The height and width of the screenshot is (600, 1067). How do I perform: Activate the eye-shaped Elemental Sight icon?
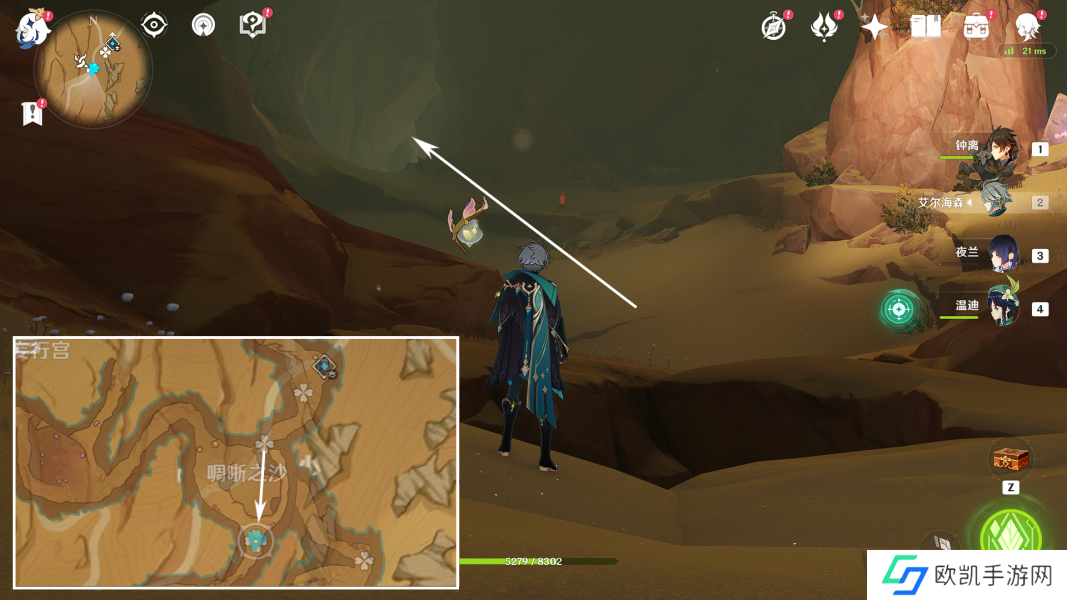[154, 25]
